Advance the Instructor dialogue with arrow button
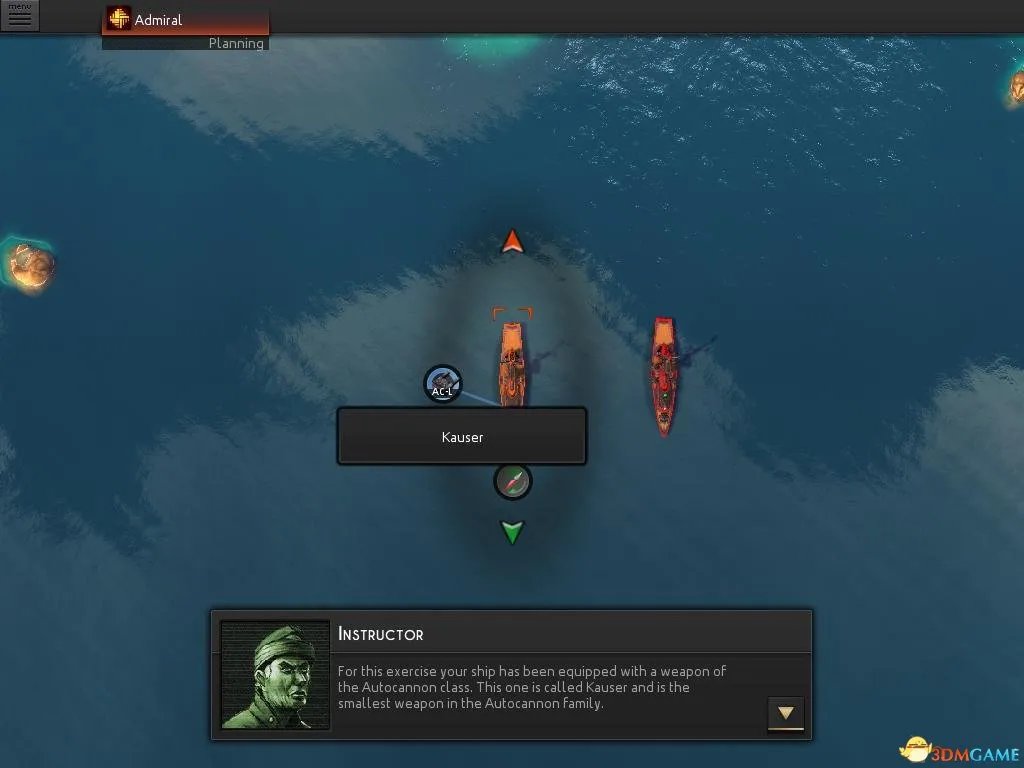1024x768 pixels. pyautogui.click(x=785, y=713)
